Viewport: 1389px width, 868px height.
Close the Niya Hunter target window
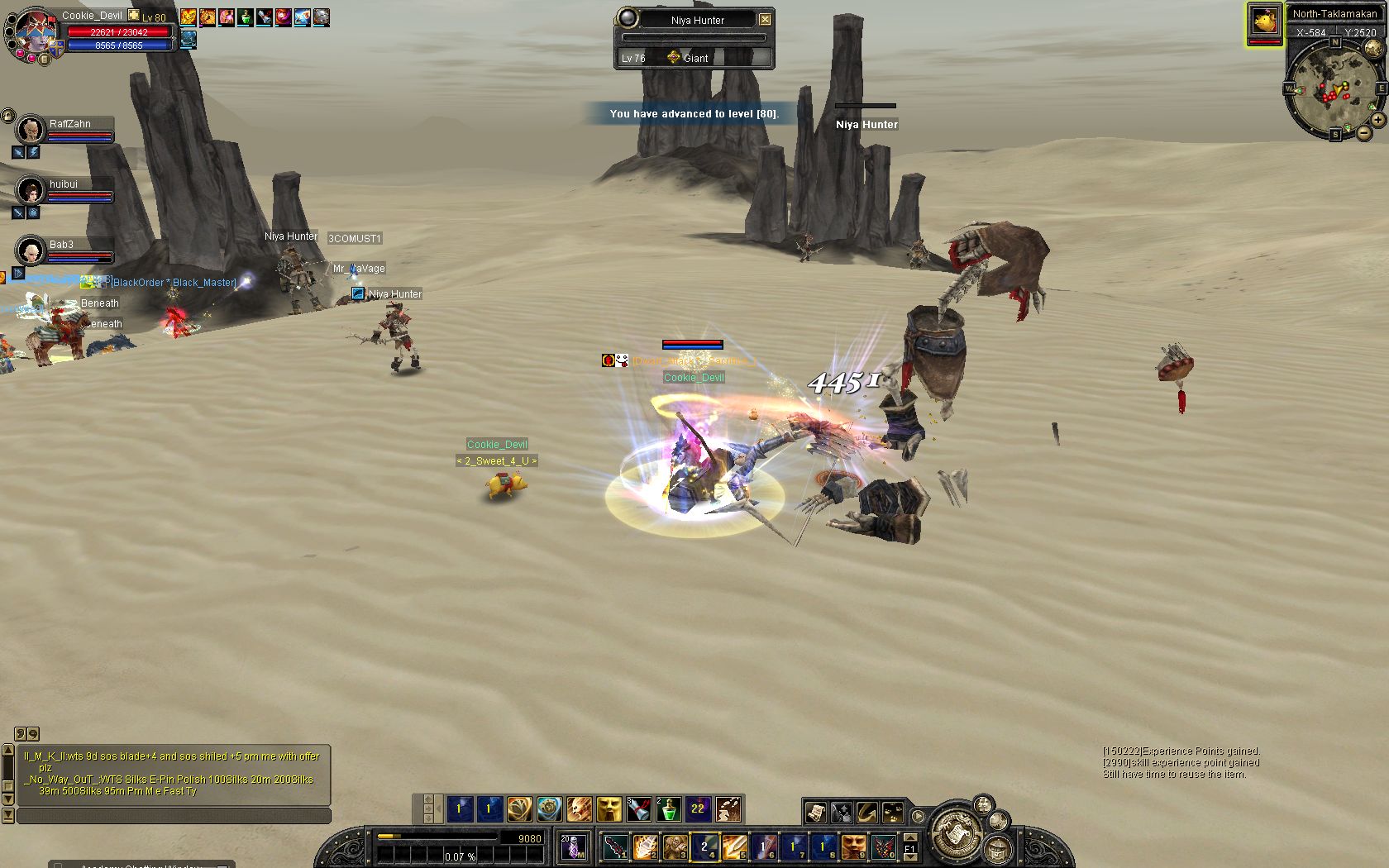click(x=766, y=19)
